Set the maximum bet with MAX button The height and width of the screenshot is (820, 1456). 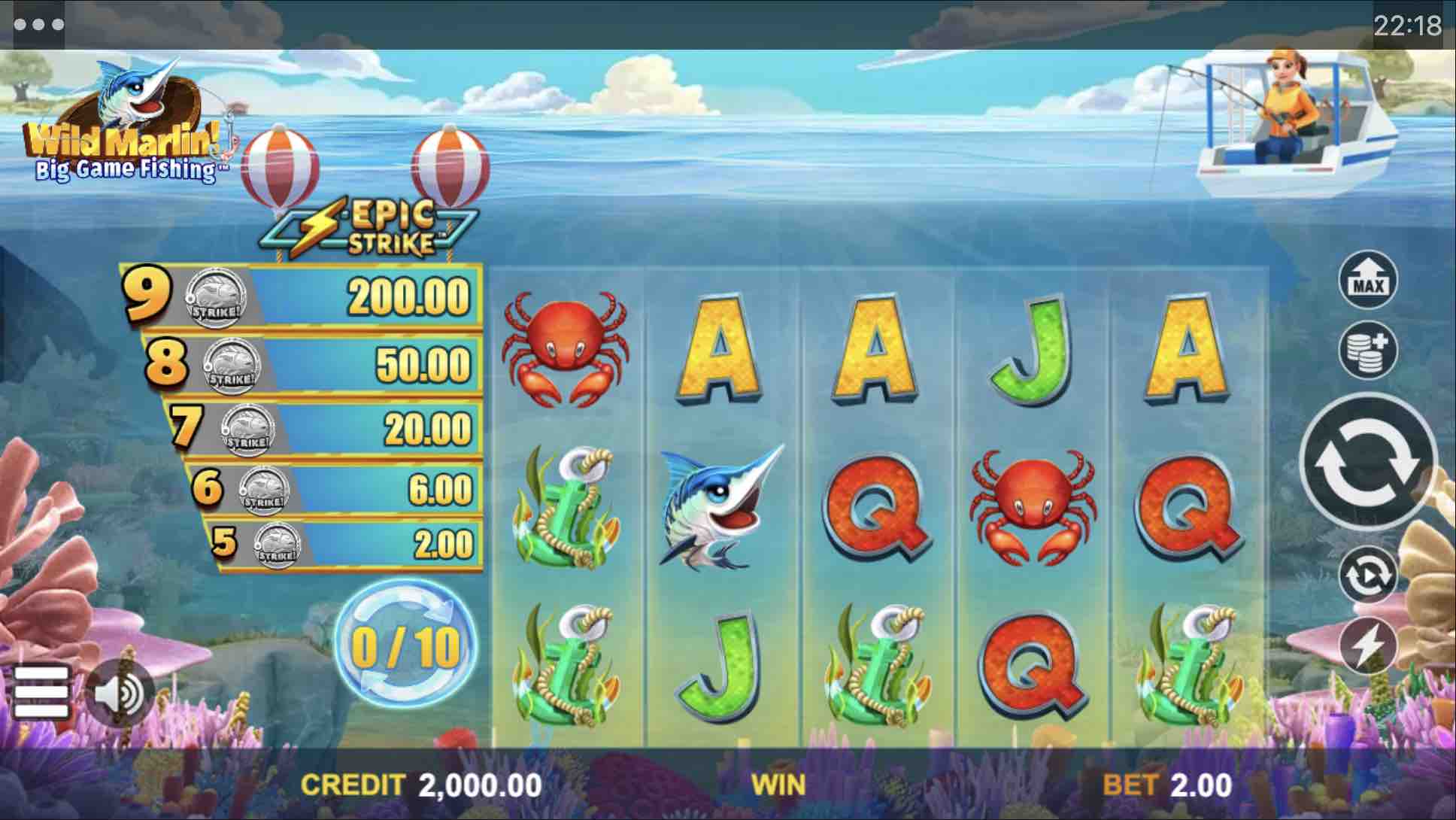1368,280
